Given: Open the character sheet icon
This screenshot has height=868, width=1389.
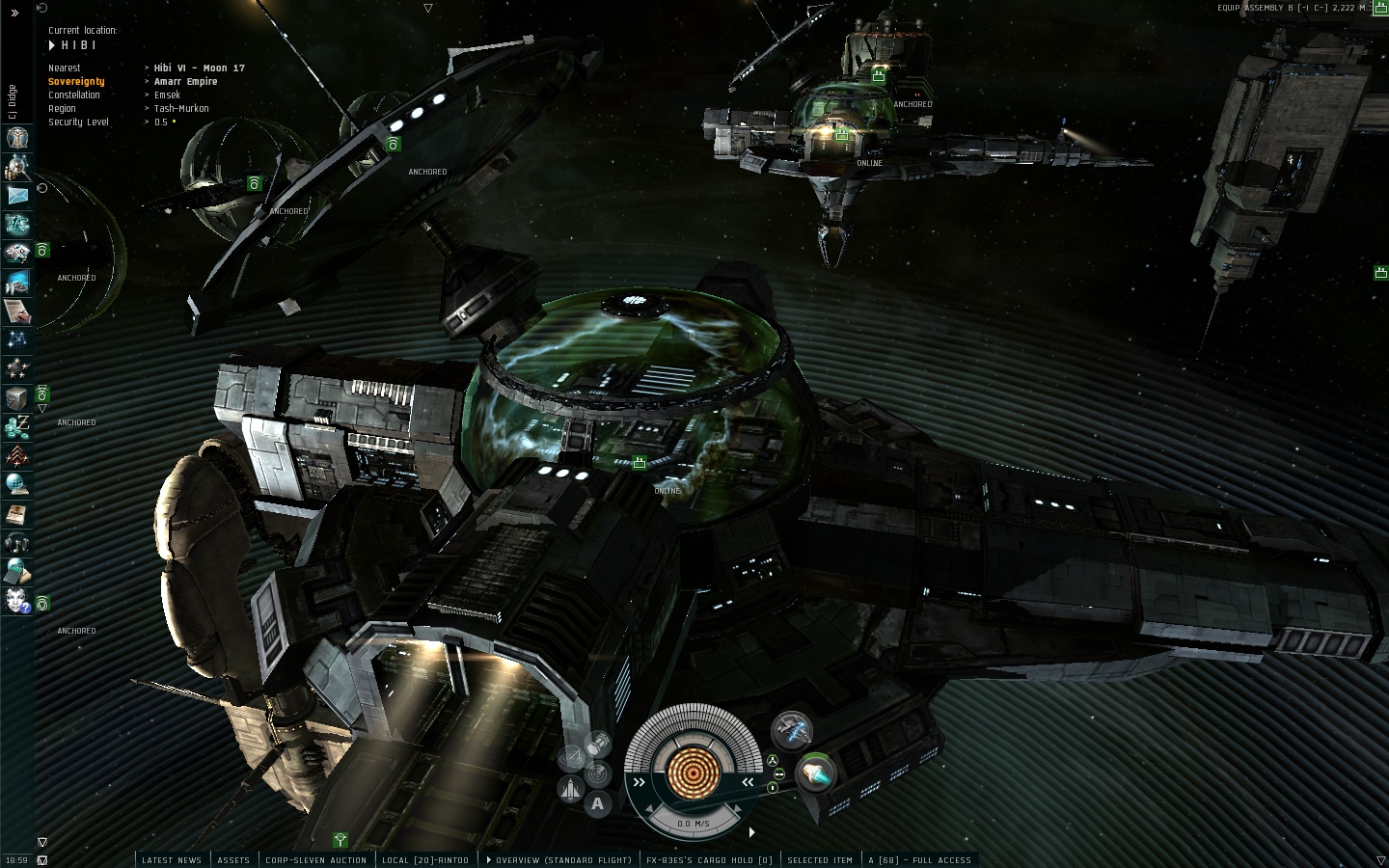Looking at the screenshot, I should tap(17, 138).
